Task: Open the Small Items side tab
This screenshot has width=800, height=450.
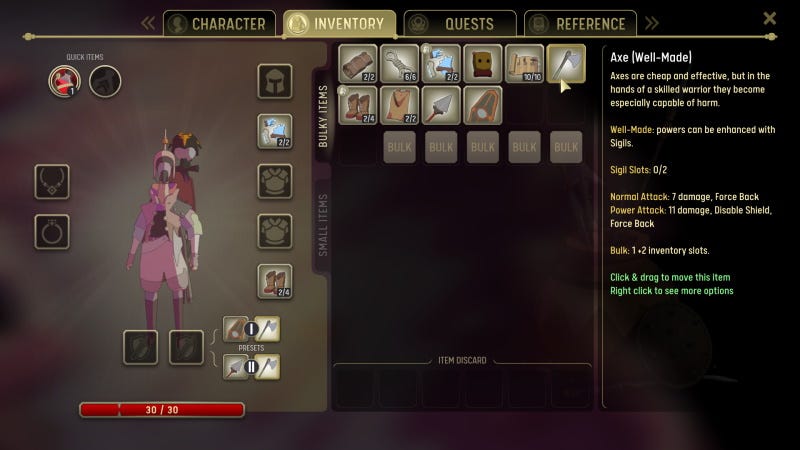Action: (x=323, y=225)
